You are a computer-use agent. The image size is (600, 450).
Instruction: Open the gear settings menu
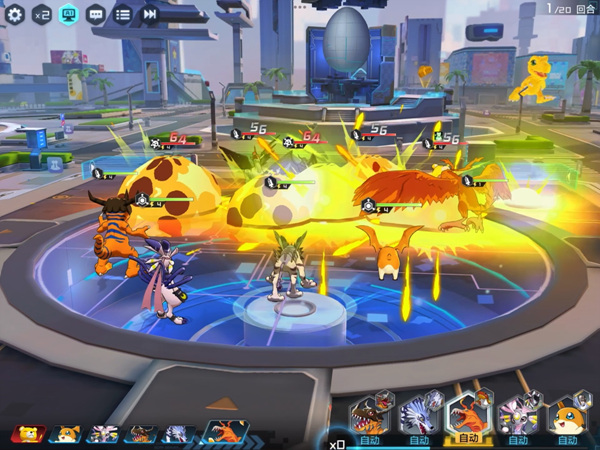(x=15, y=14)
